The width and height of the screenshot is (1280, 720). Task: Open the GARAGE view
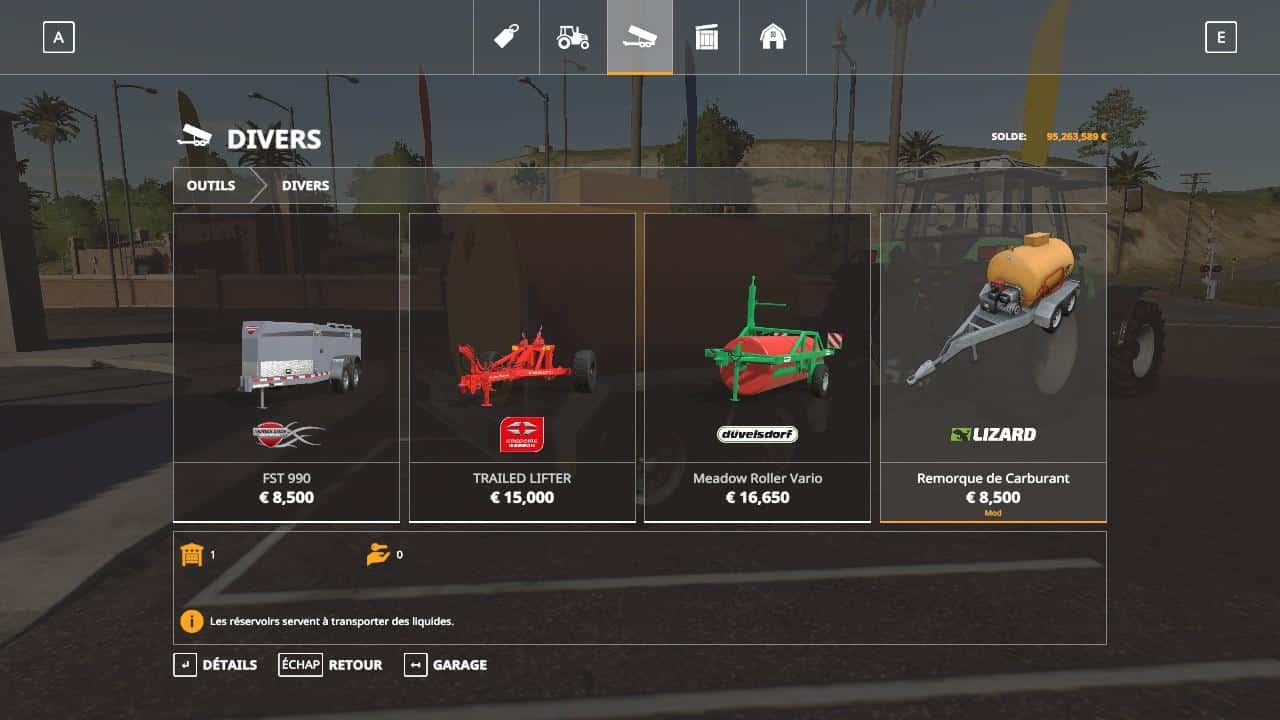[460, 664]
